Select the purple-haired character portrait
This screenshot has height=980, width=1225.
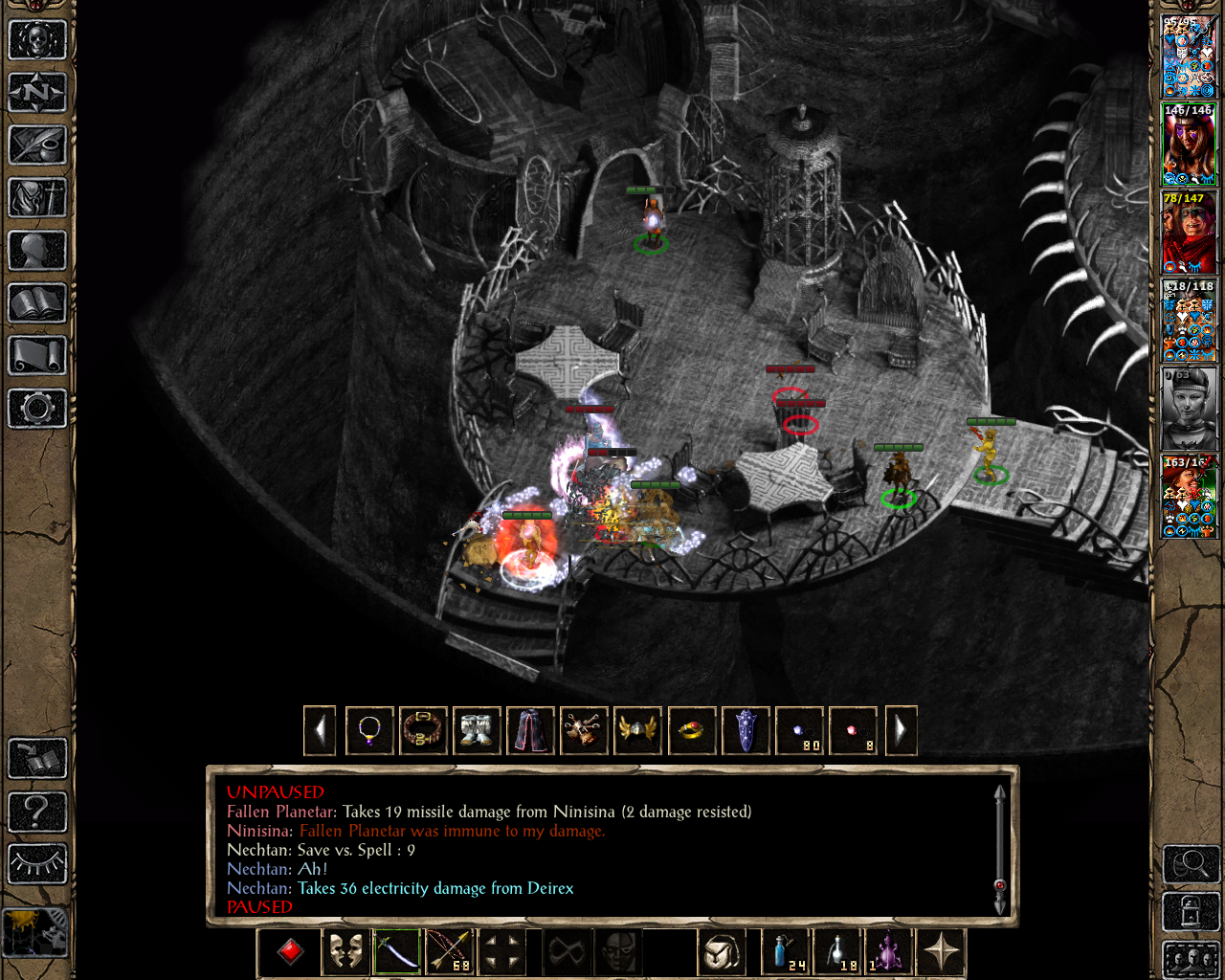1189,145
